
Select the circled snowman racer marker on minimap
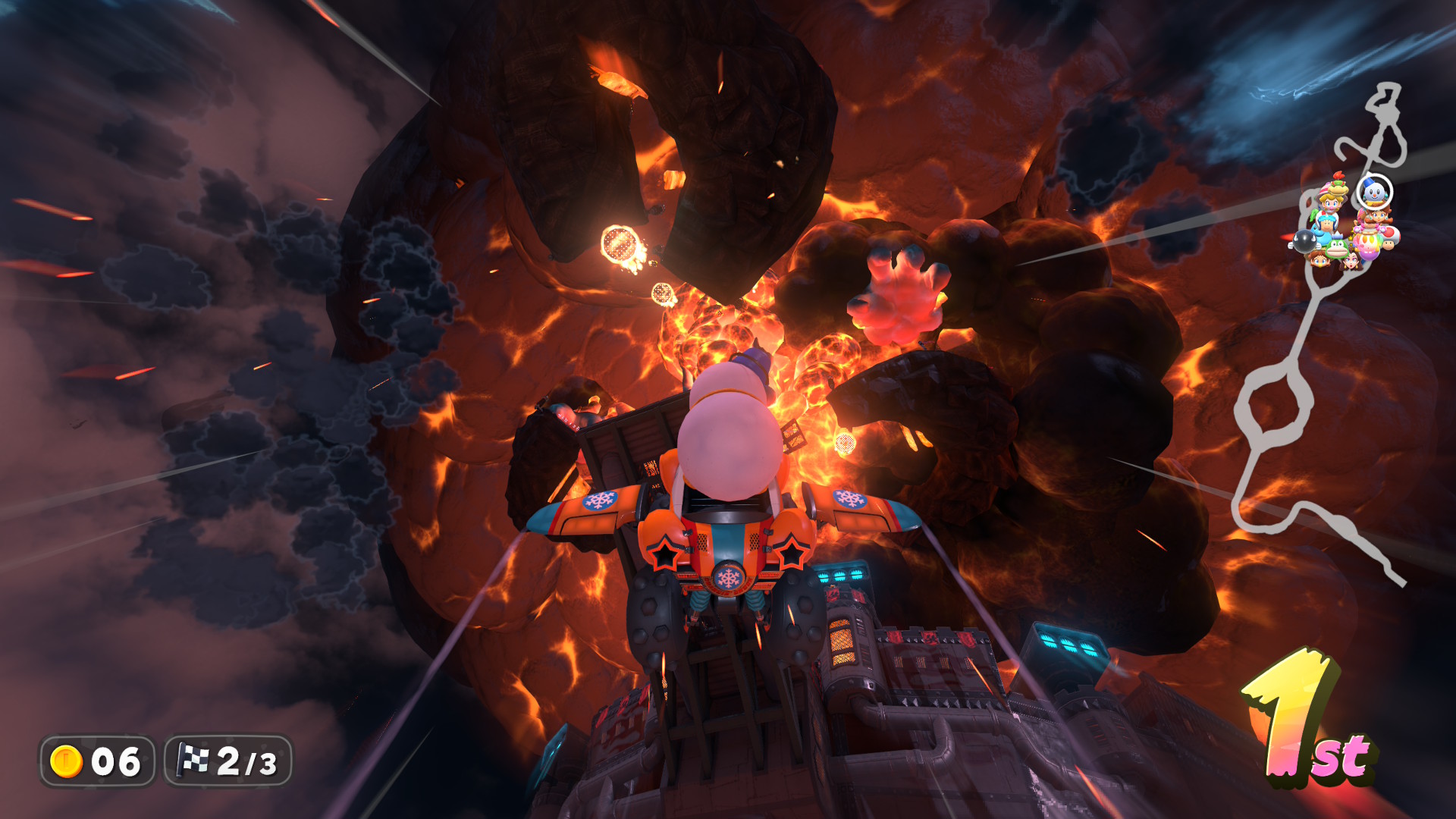(1373, 192)
